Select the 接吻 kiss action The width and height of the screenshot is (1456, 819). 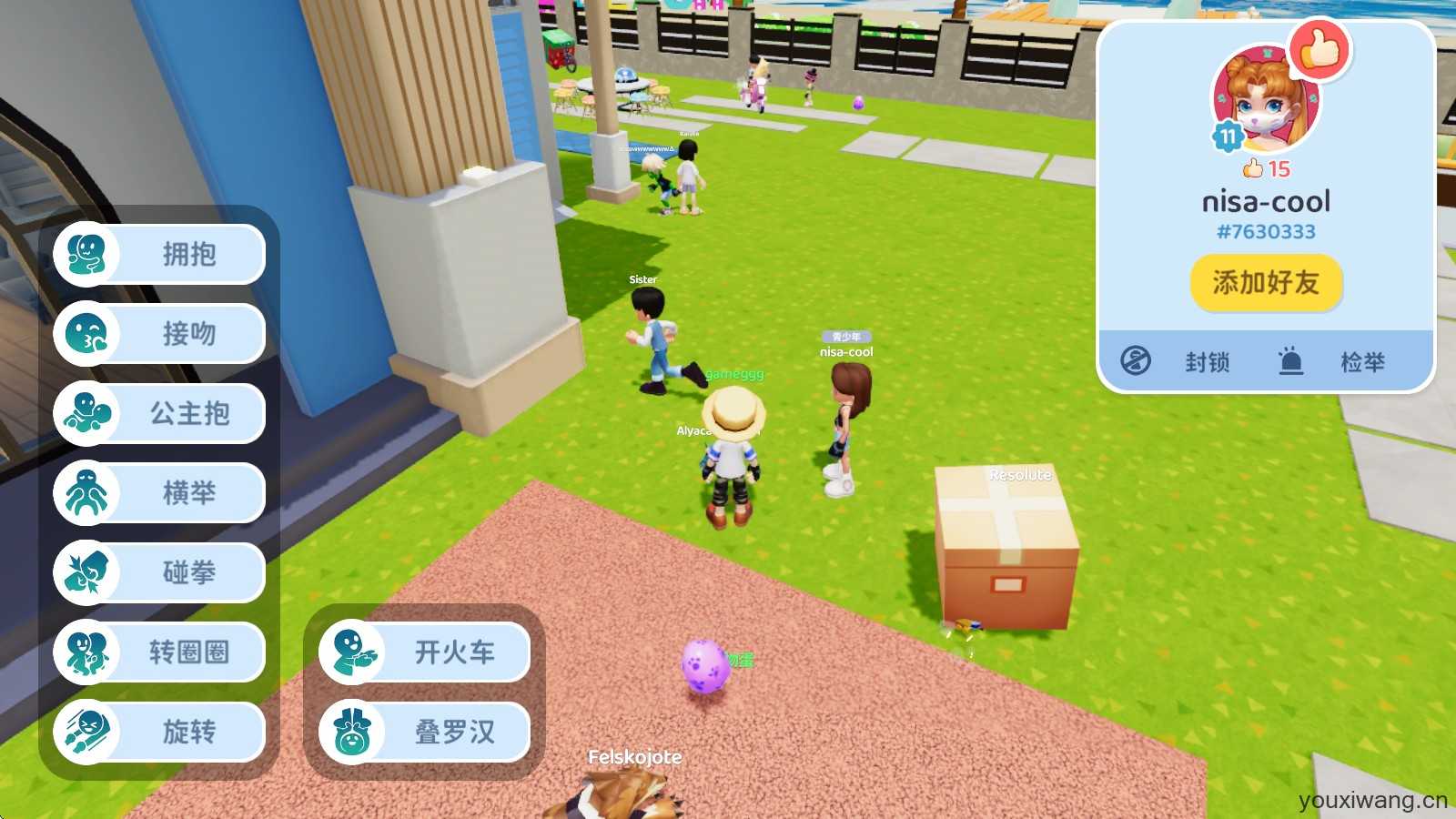pyautogui.click(x=160, y=334)
